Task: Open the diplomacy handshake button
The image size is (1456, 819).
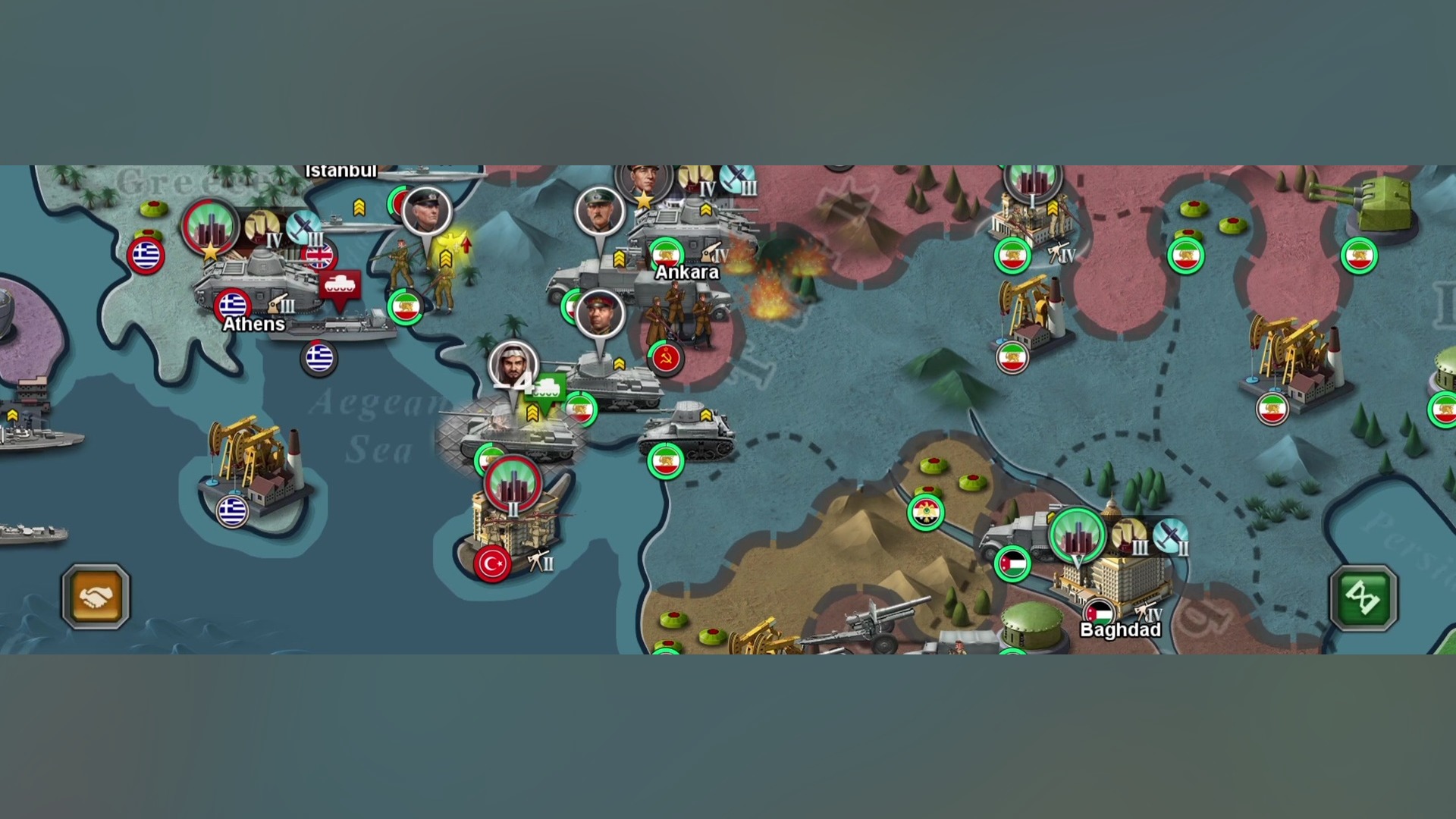Action: [x=96, y=597]
